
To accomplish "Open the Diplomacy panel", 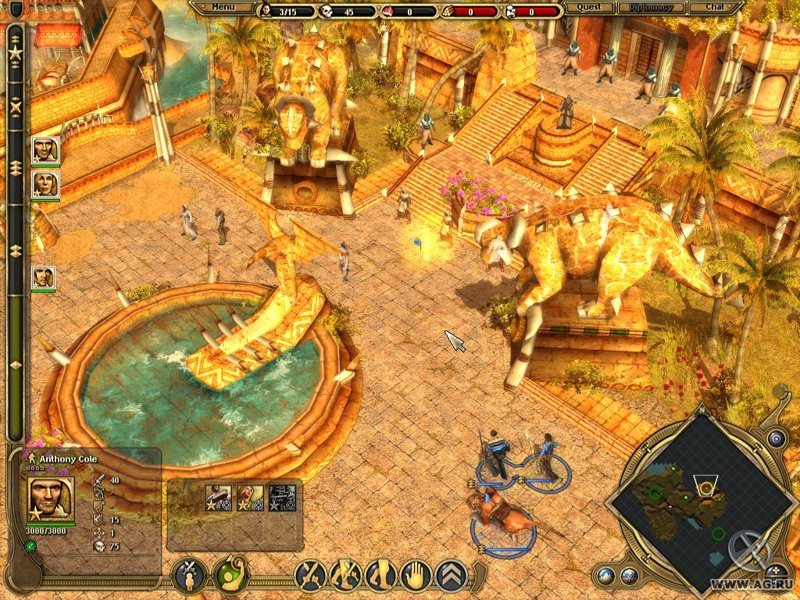I will pos(652,7).
